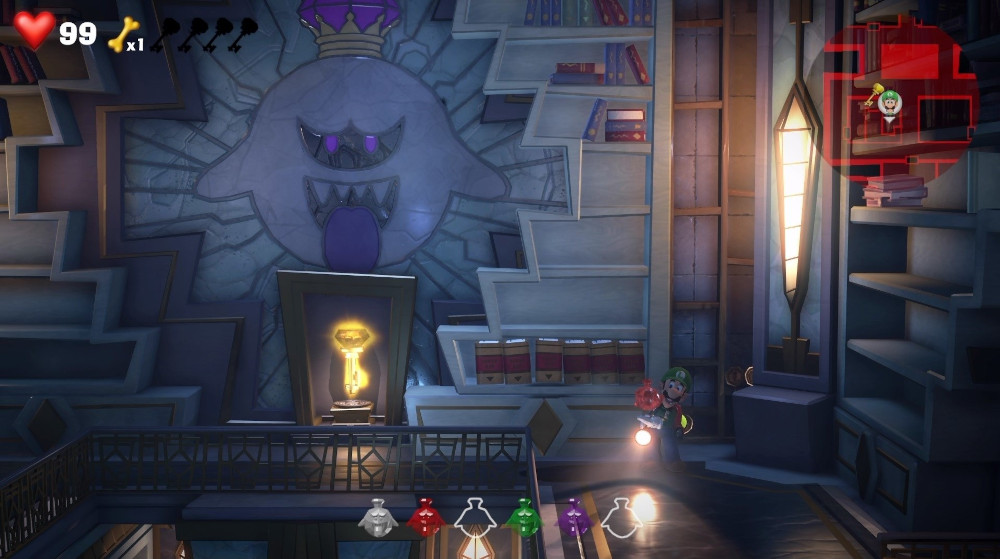Select the white gem icon
Image resolution: width=1000 pixels, height=559 pixels.
click(x=378, y=517)
